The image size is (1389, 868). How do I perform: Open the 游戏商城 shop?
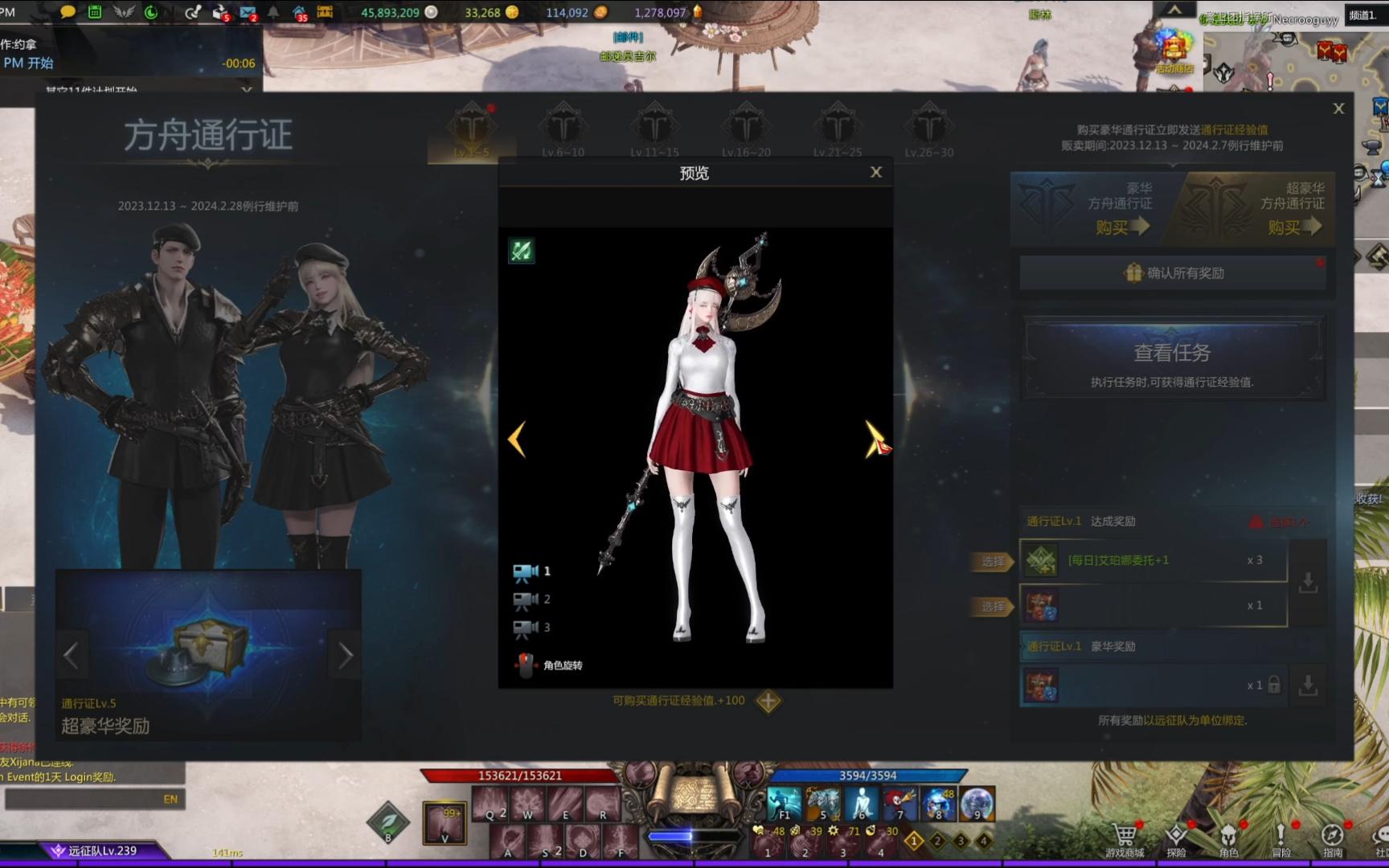point(1124,839)
